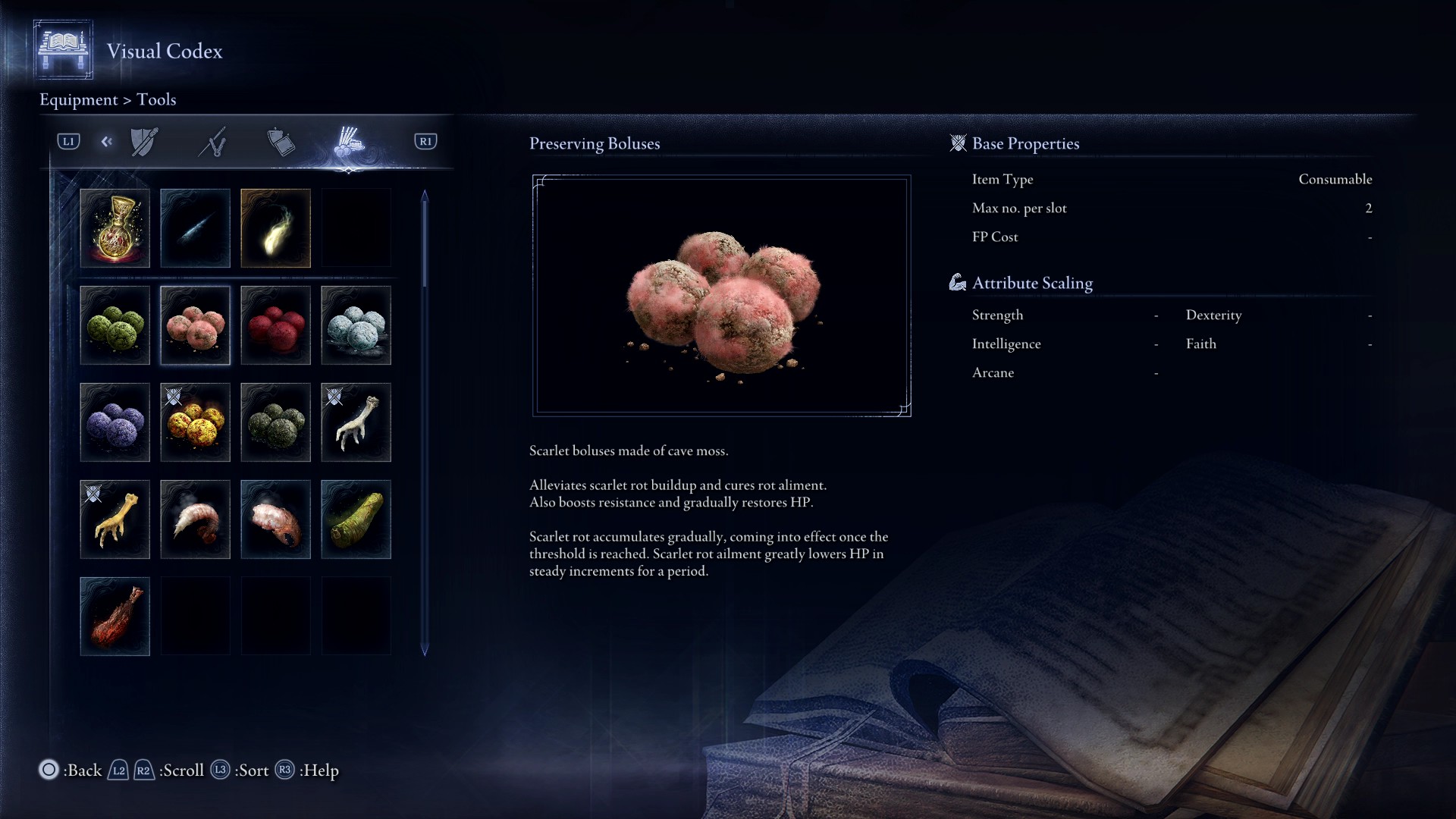This screenshot has height=819, width=1456.
Task: Collapse categories with the double-chevron arrow
Action: click(x=106, y=141)
